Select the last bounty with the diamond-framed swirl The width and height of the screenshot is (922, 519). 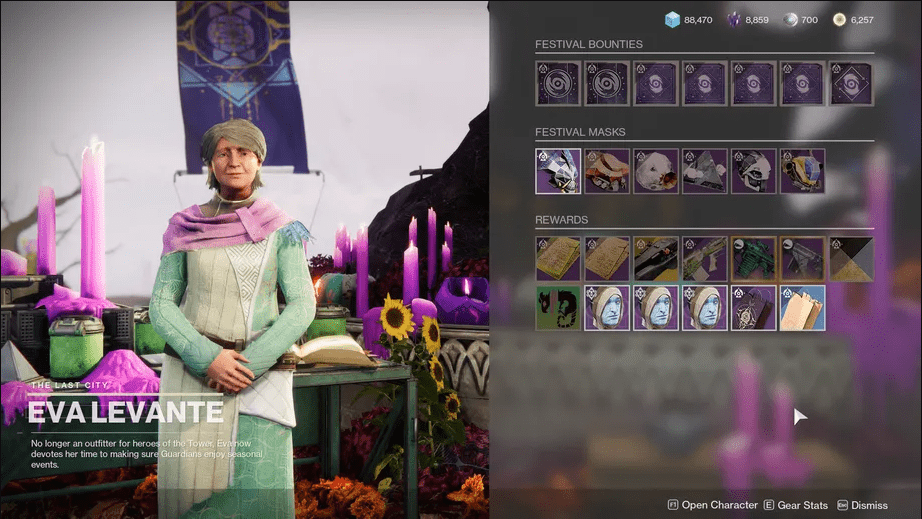coord(851,83)
